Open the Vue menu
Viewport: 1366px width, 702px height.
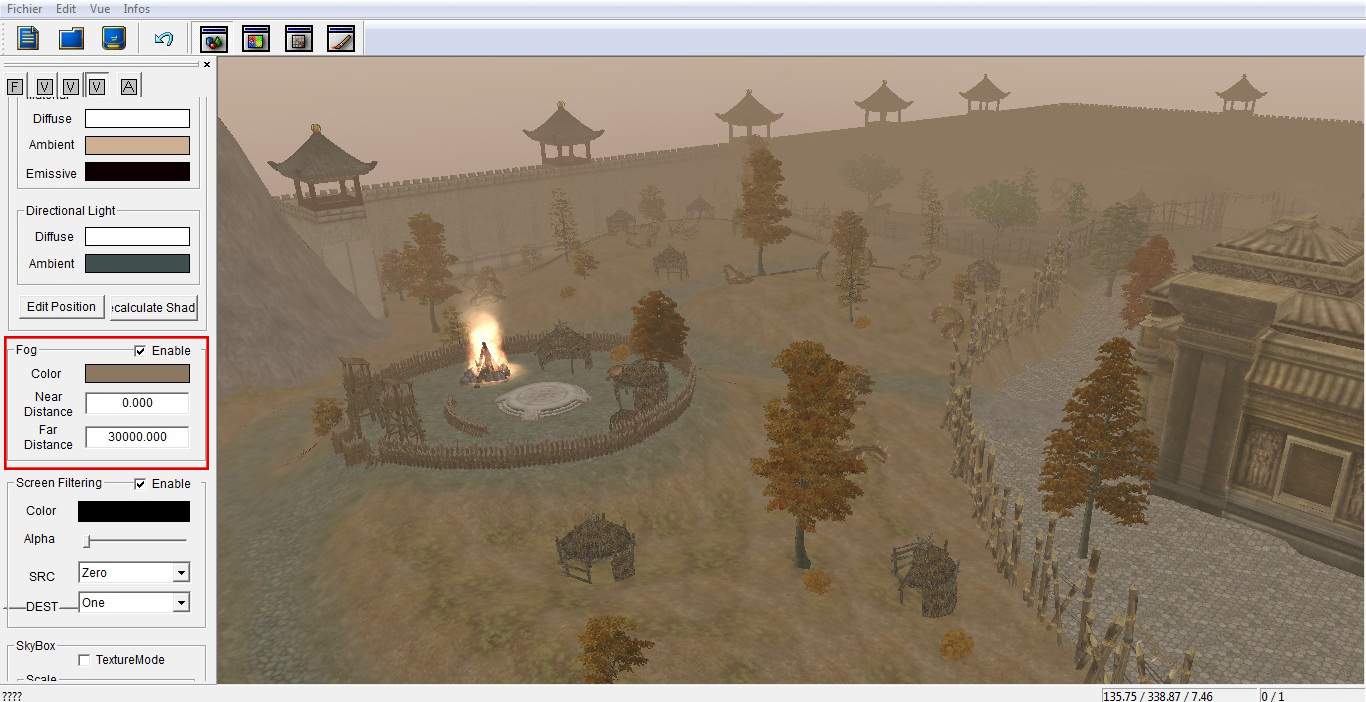tap(100, 9)
